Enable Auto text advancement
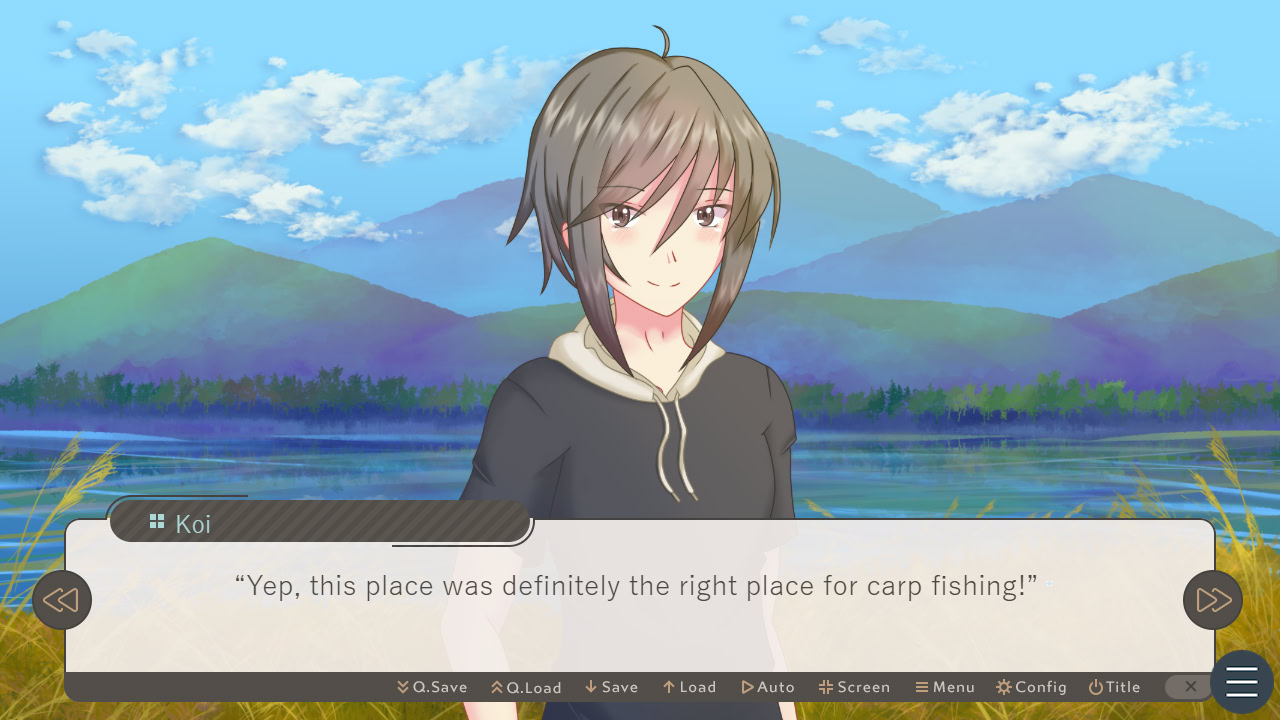 (x=768, y=687)
